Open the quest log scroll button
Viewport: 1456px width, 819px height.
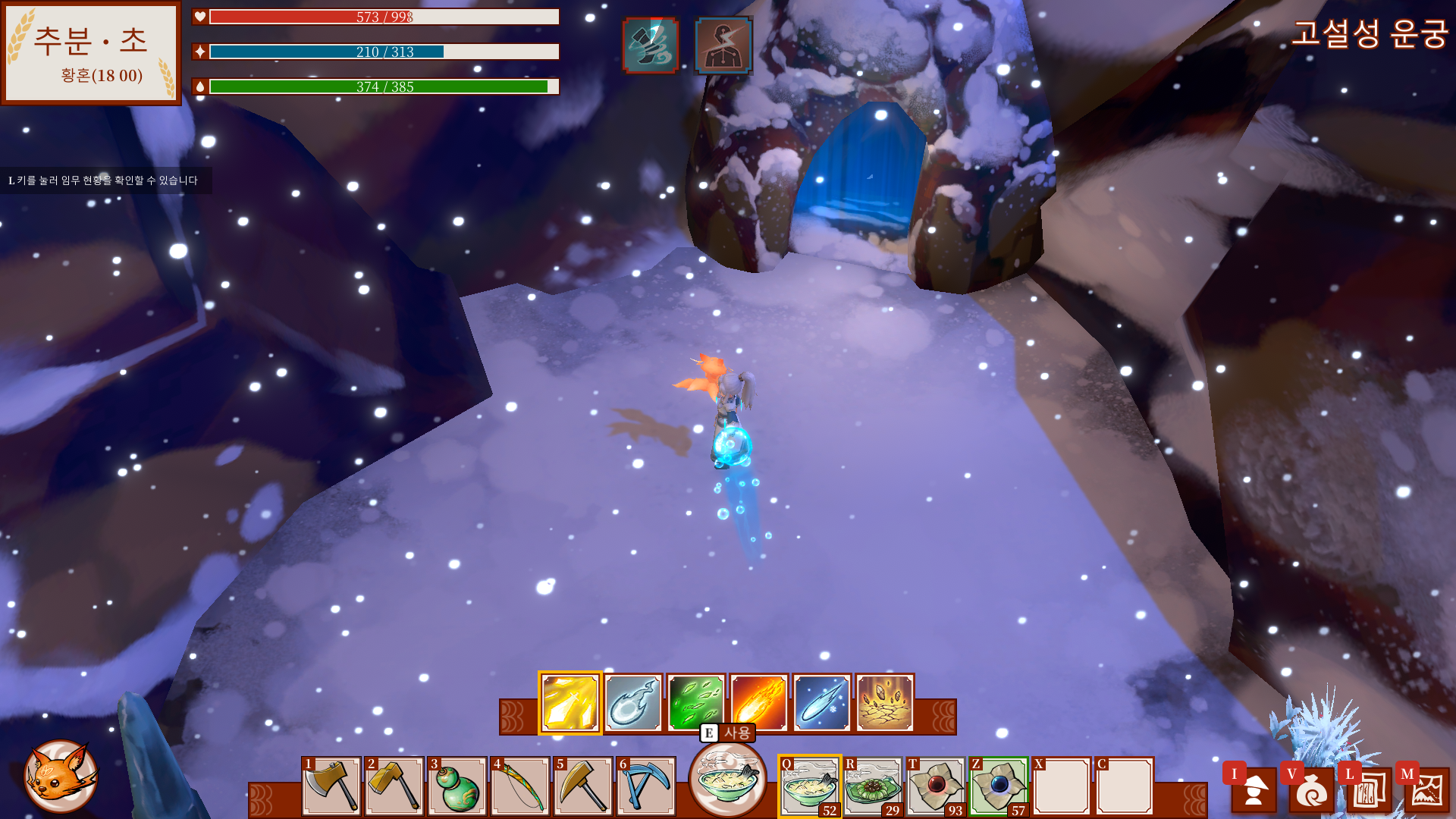(1369, 790)
